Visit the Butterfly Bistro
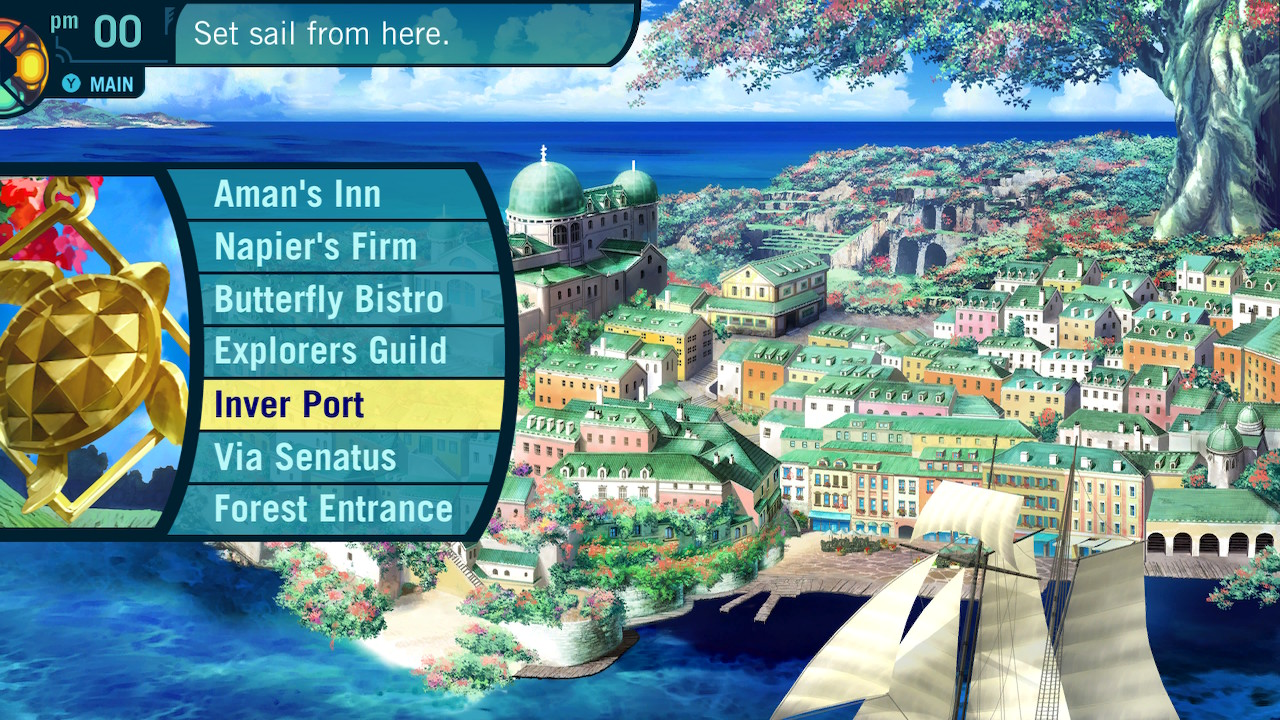 328,299
